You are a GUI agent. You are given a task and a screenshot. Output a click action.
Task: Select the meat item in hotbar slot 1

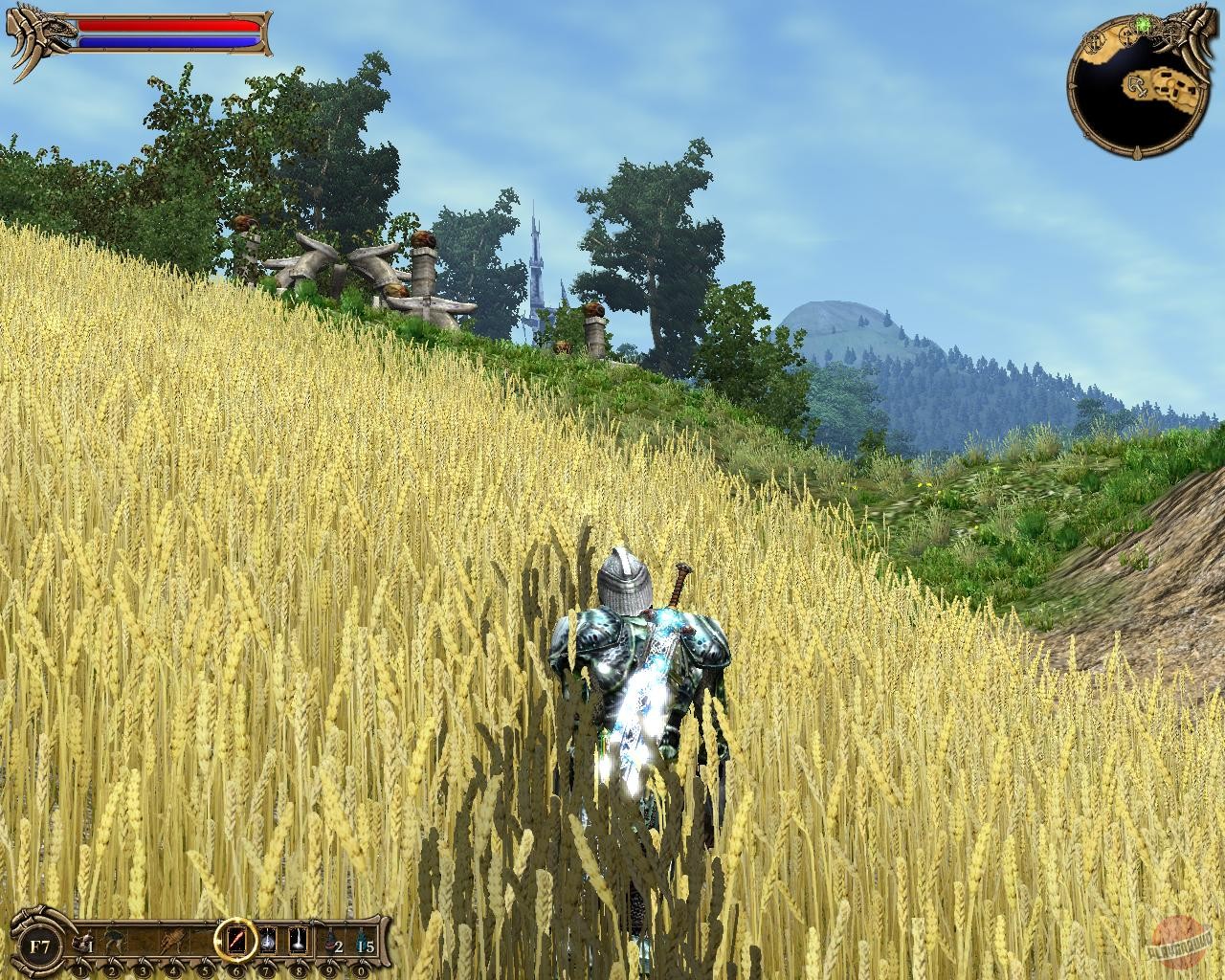pyautogui.click(x=81, y=941)
